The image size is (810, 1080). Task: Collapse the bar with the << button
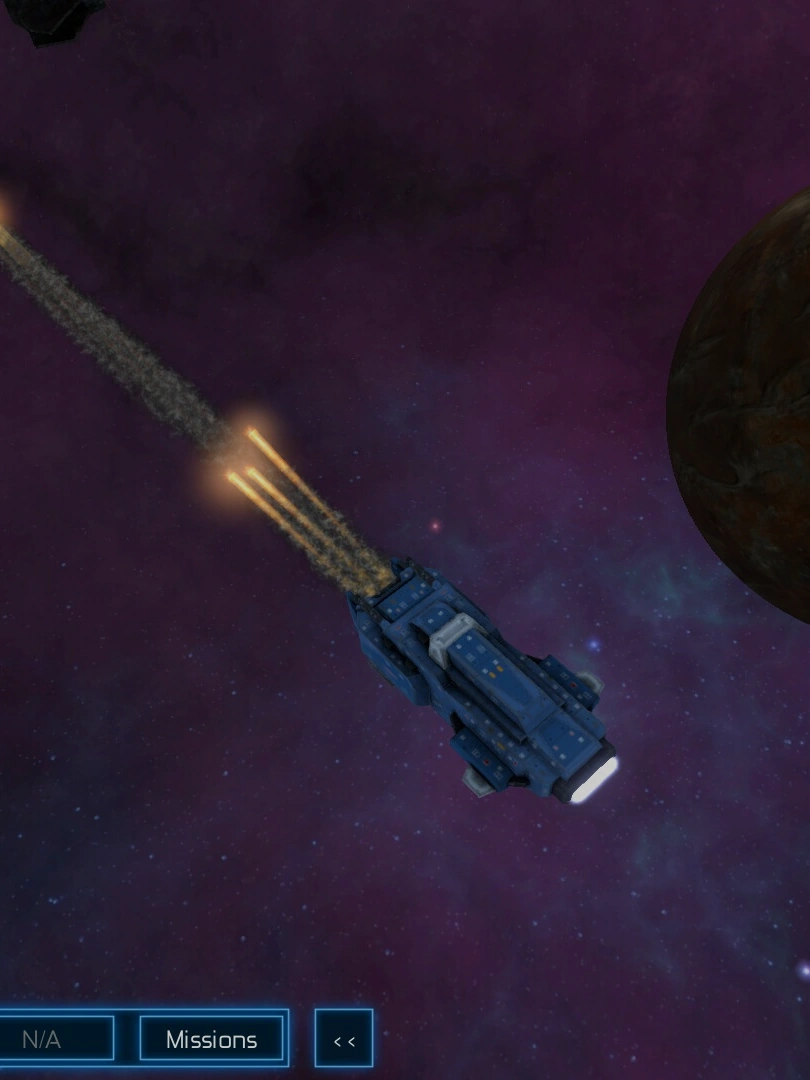[344, 1040]
